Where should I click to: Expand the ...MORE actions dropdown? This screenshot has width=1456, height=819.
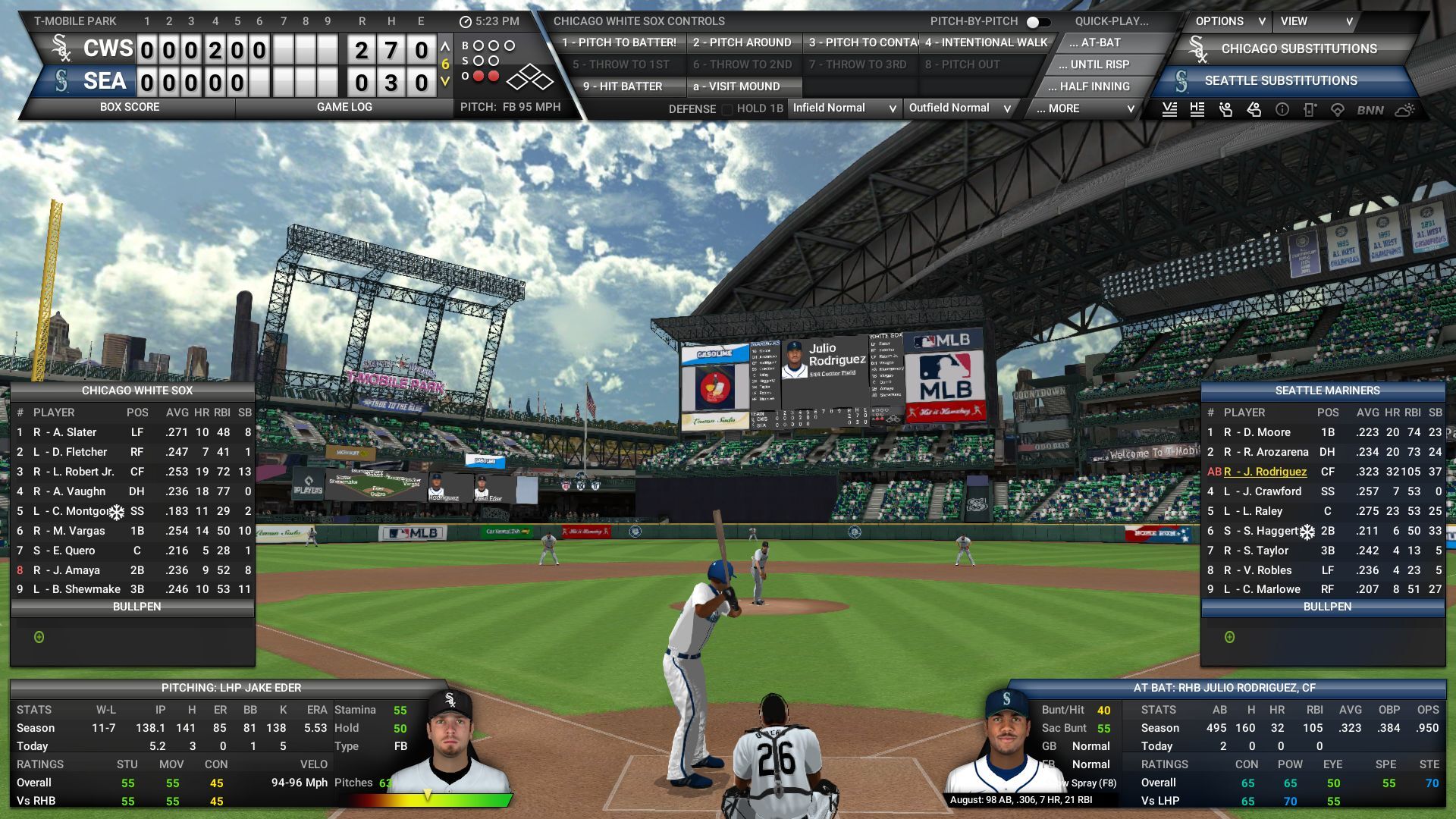click(1081, 108)
